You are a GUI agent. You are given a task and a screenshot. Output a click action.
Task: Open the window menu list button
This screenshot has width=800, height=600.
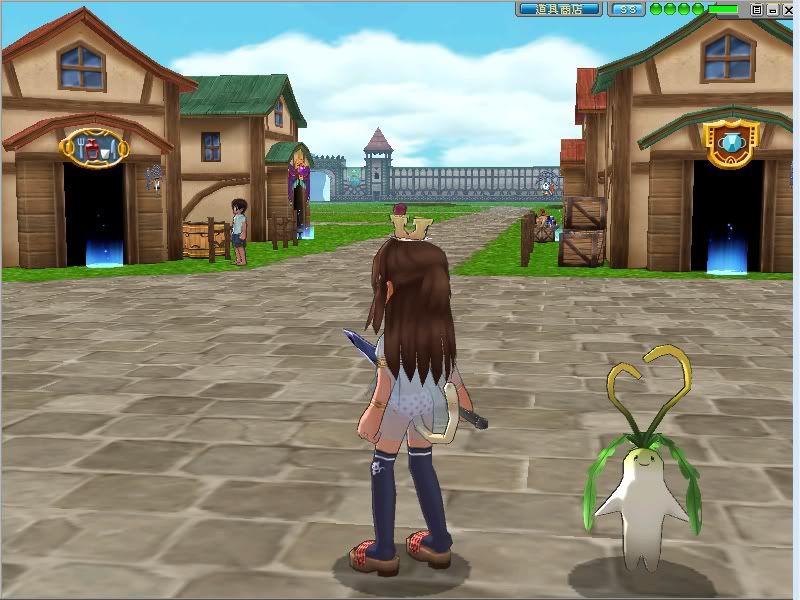click(x=757, y=9)
